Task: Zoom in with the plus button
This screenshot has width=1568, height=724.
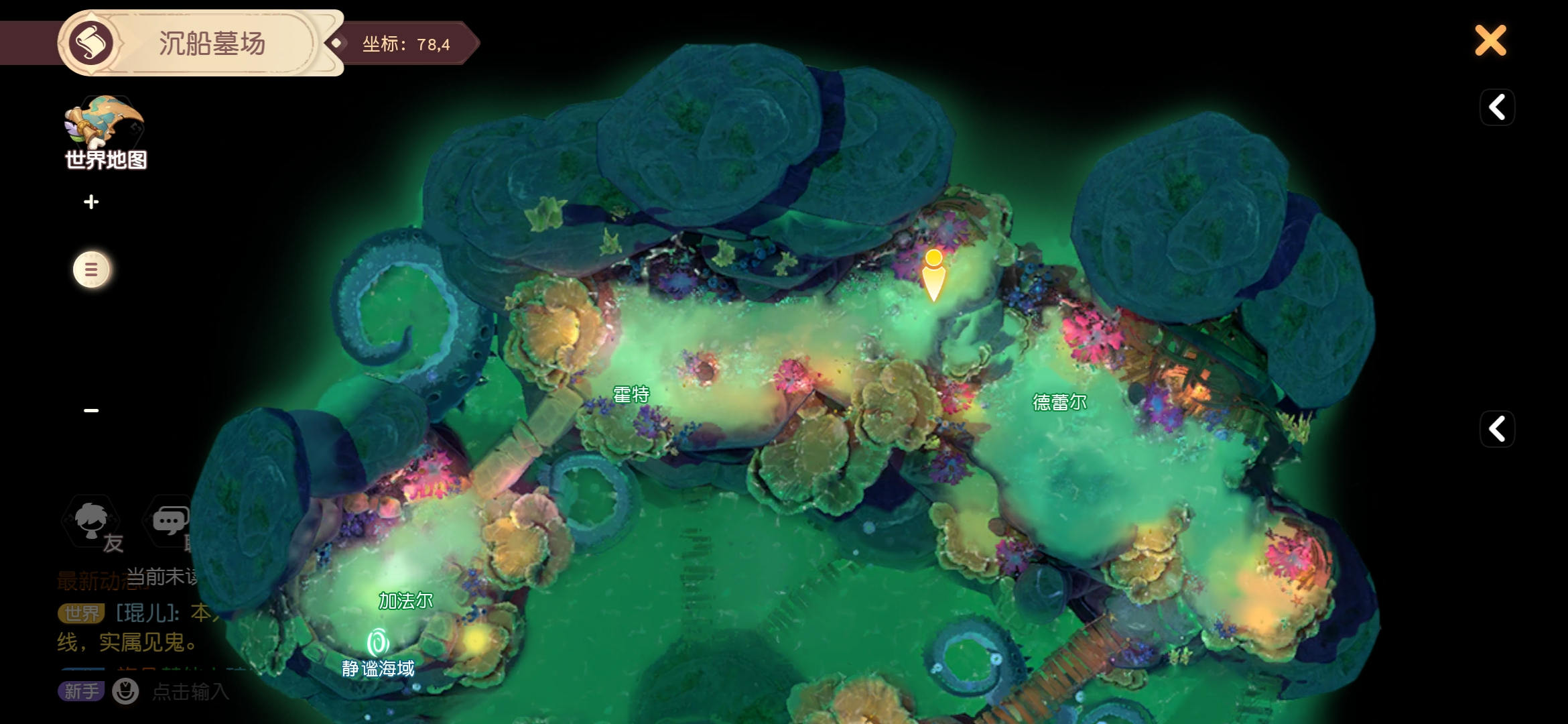Action: (92, 202)
